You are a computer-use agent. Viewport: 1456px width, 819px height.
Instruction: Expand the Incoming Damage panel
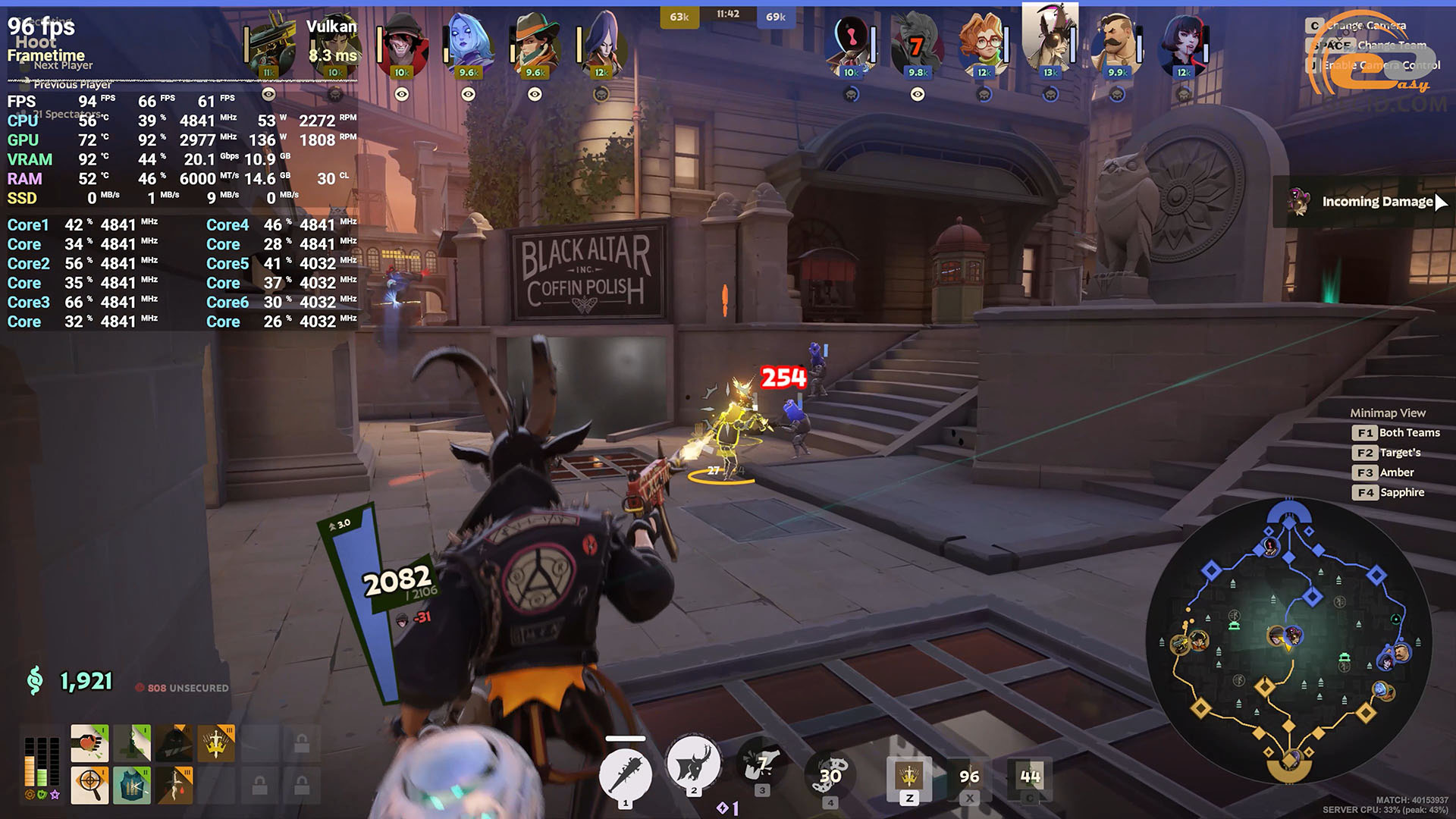pos(1441,202)
